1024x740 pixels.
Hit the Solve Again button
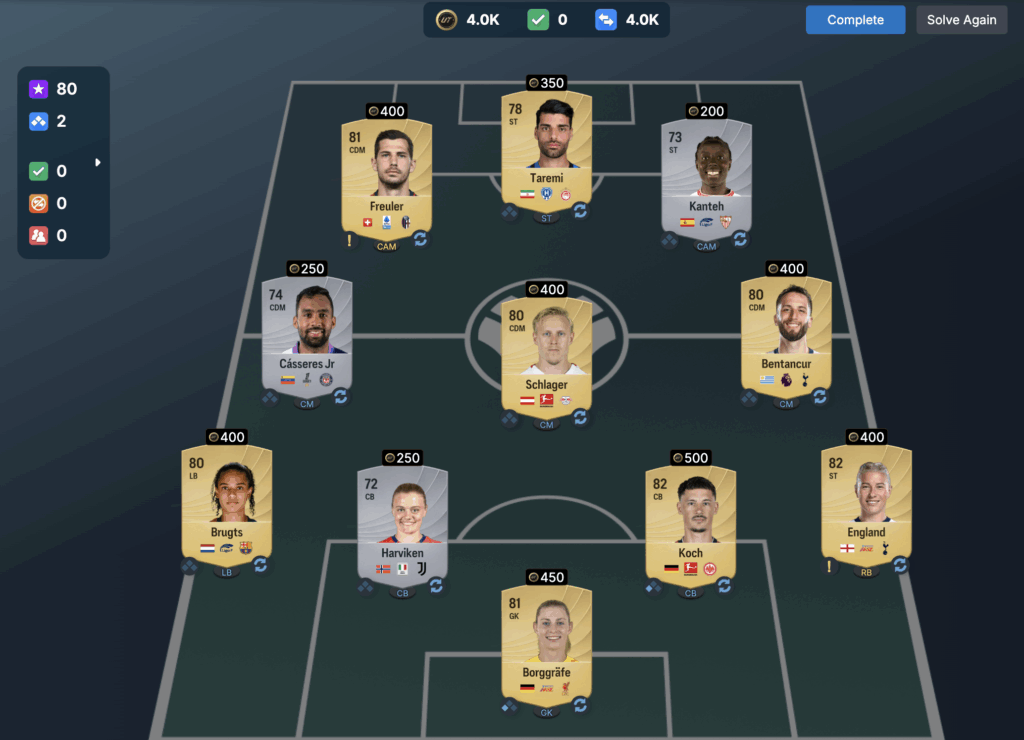tap(961, 20)
